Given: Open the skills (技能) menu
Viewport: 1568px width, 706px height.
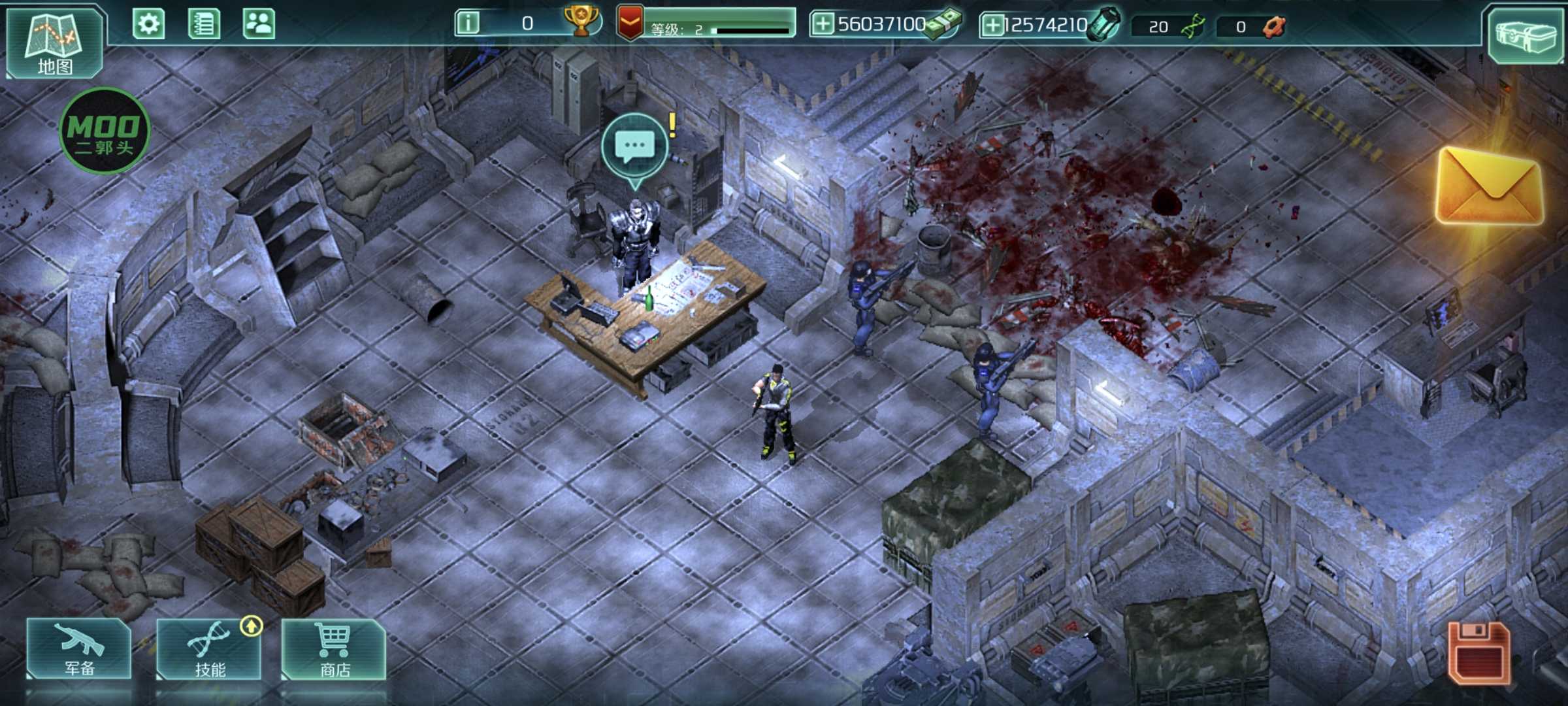Looking at the screenshot, I should (x=209, y=649).
